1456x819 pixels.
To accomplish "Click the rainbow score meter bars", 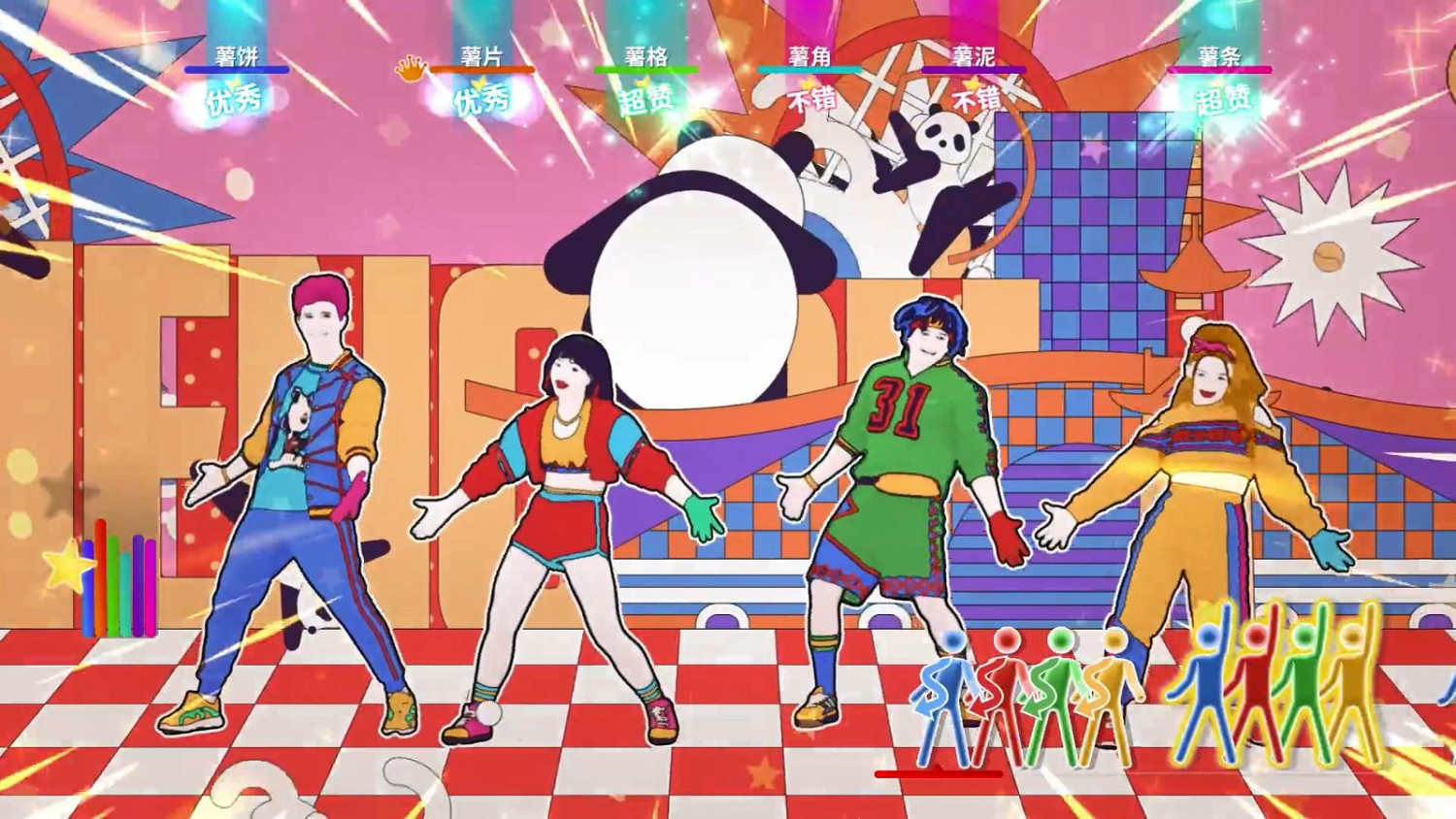I will click(118, 582).
